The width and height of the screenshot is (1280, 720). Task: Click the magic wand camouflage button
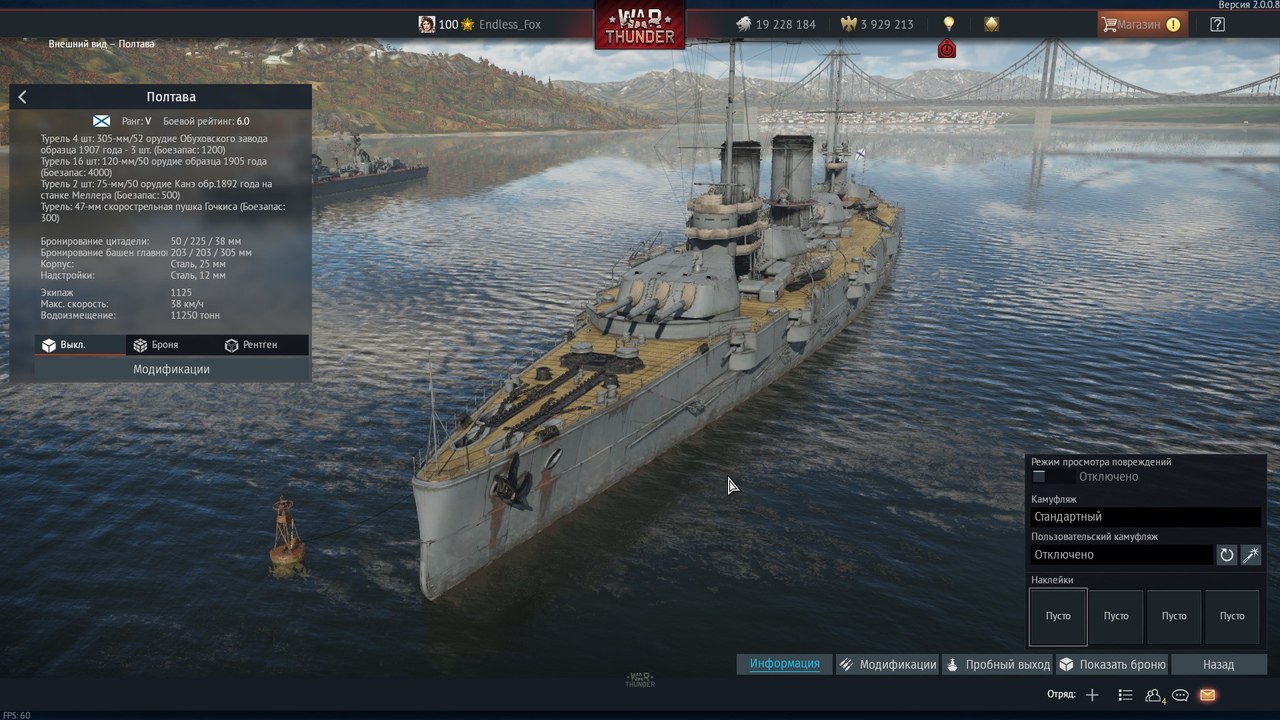[1251, 555]
